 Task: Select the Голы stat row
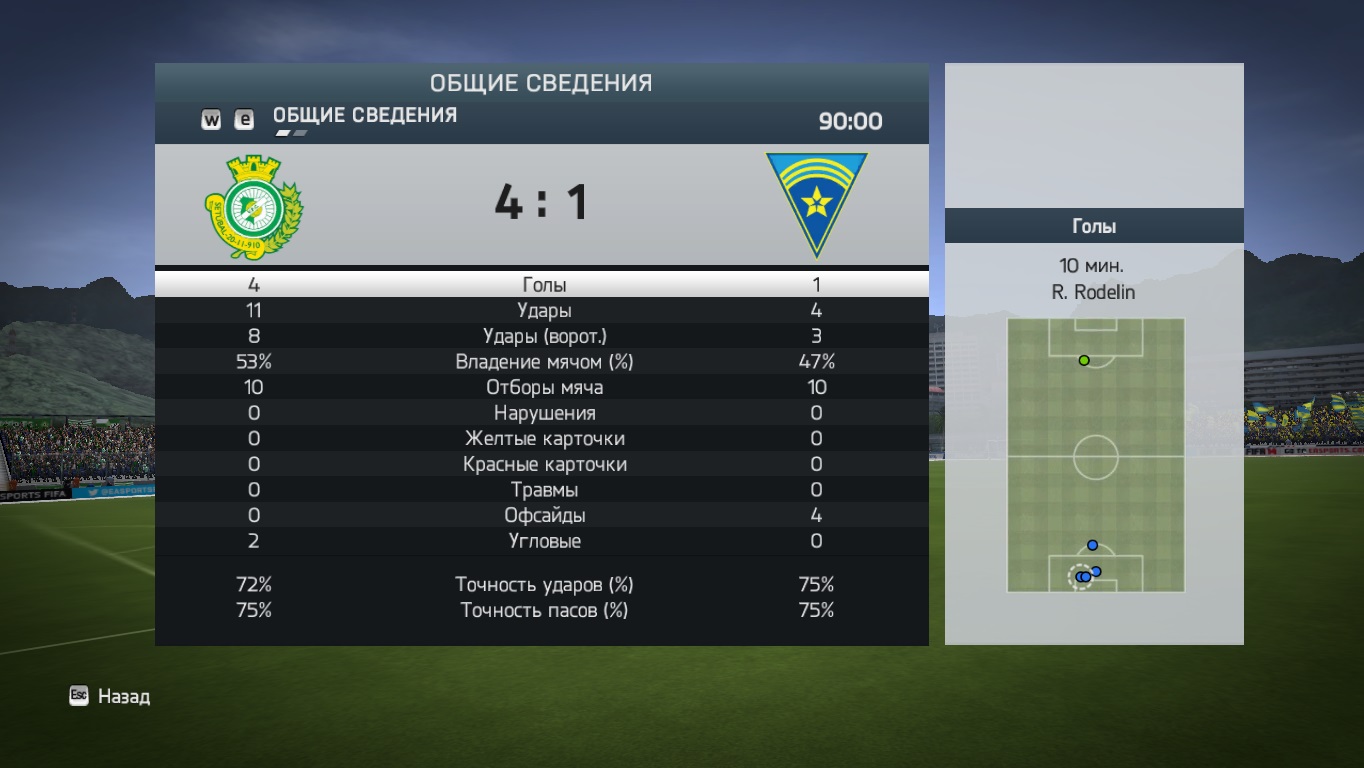coord(544,285)
